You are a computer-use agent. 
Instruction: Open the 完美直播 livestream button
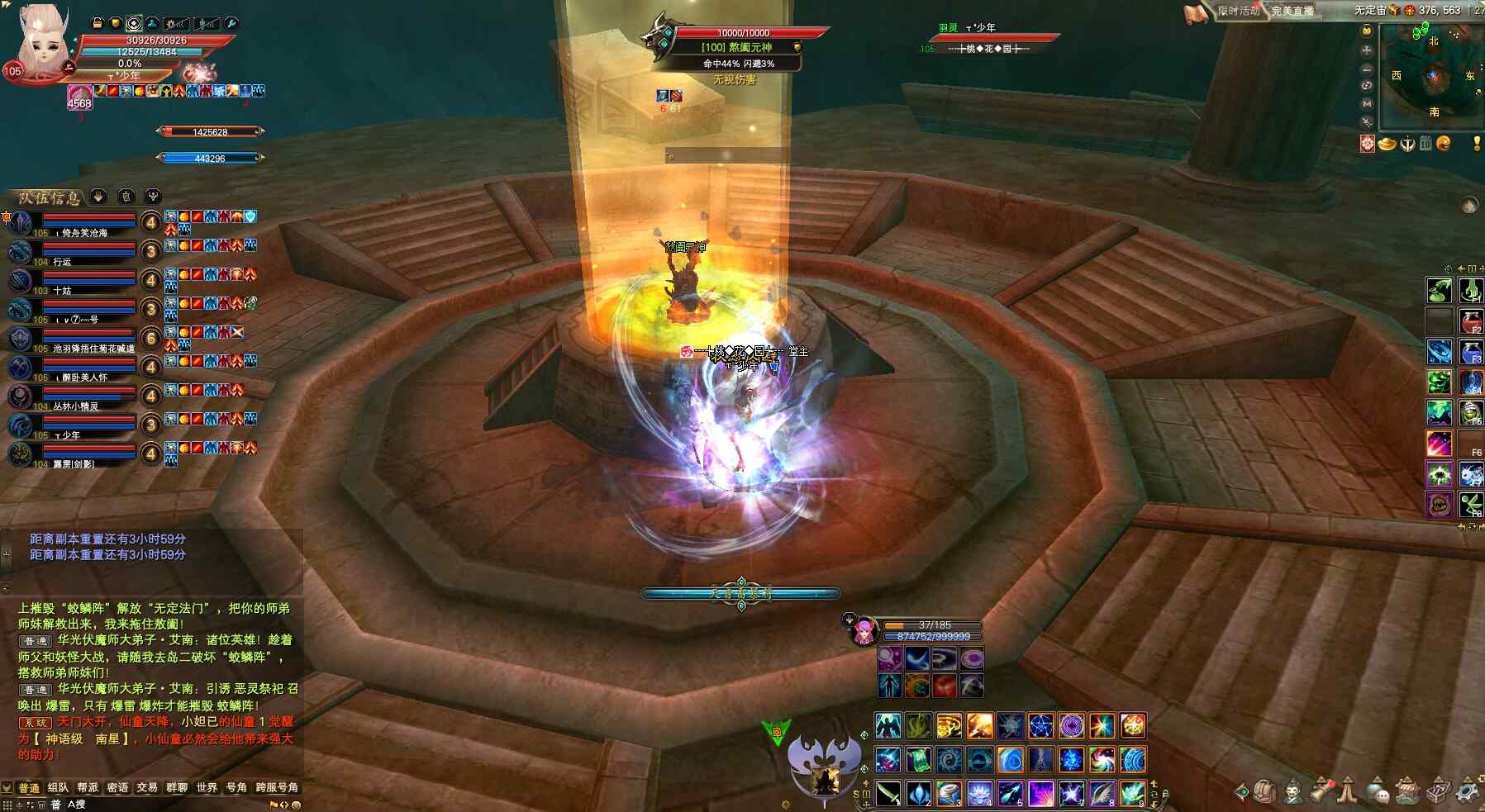pos(1292,11)
